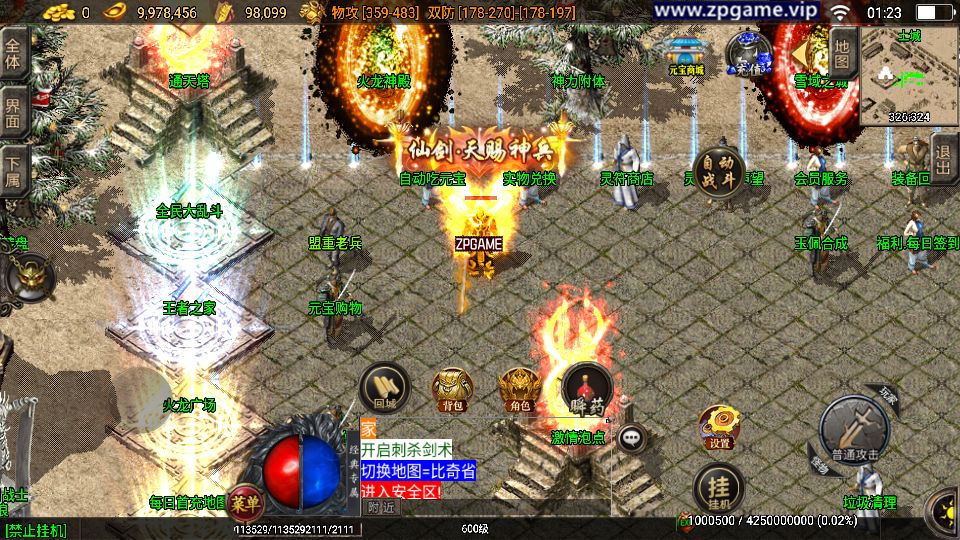
Task: Open the chat speech bubble button
Action: click(x=631, y=436)
